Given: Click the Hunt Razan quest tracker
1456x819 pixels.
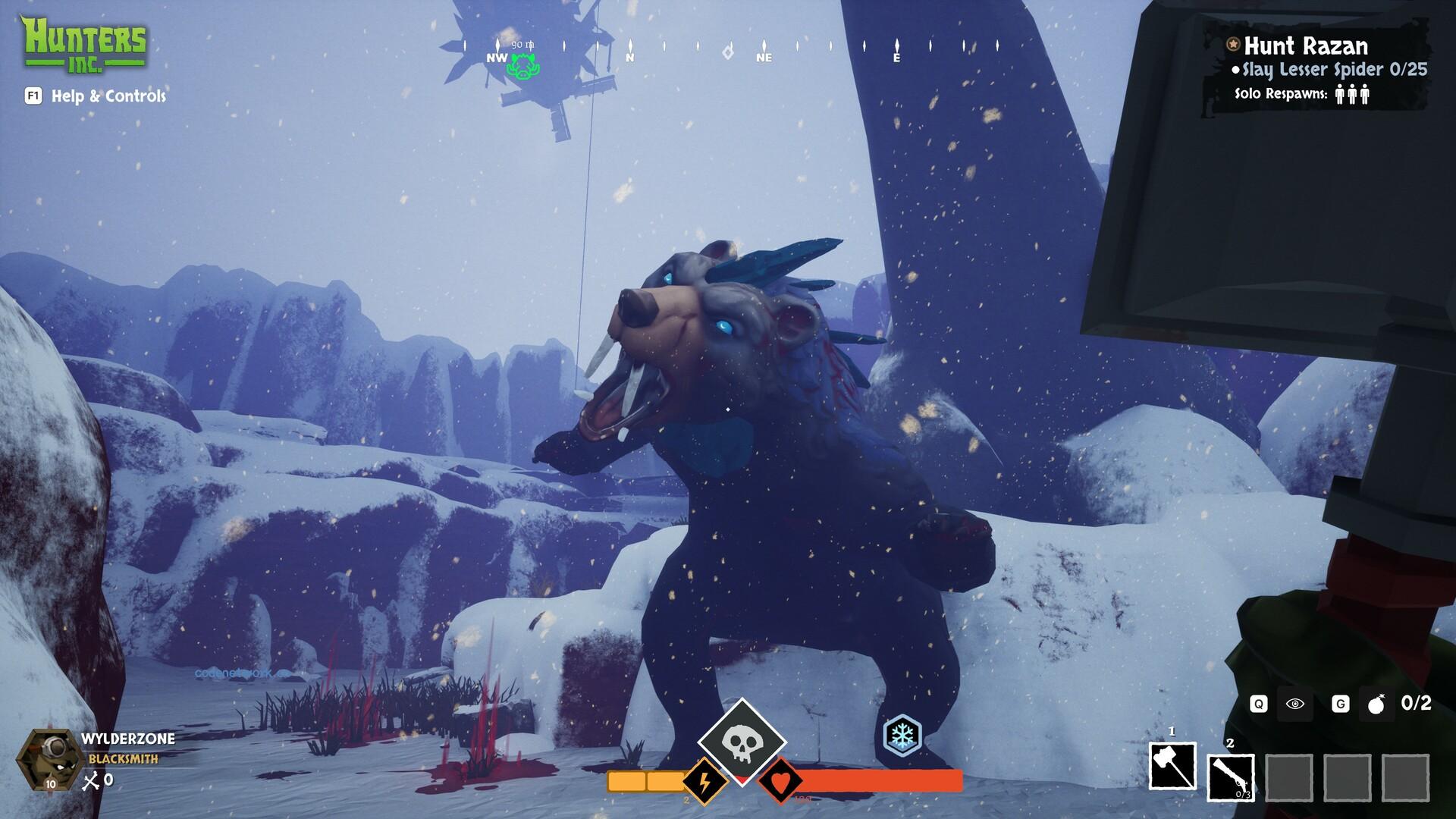Looking at the screenshot, I should pyautogui.click(x=1306, y=46).
